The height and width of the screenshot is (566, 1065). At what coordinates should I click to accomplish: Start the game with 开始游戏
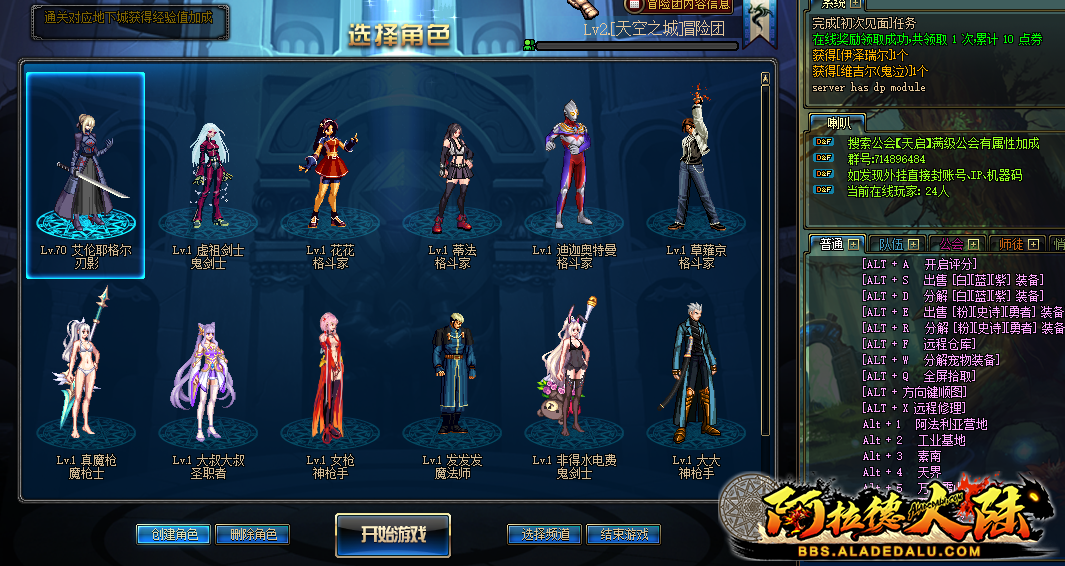point(393,534)
